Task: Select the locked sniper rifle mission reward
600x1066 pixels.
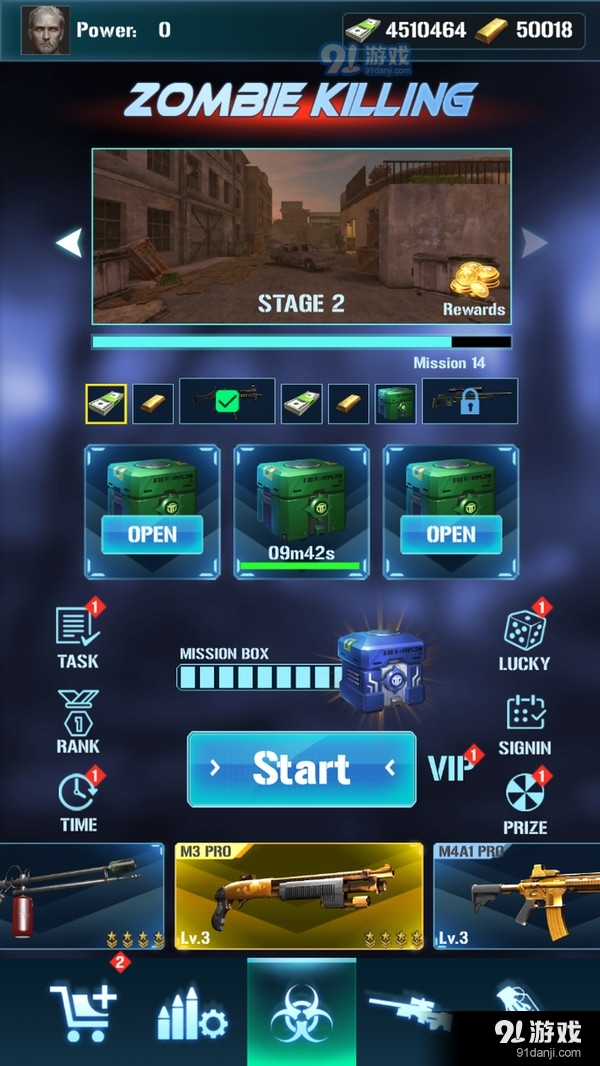Action: pyautogui.click(x=470, y=401)
